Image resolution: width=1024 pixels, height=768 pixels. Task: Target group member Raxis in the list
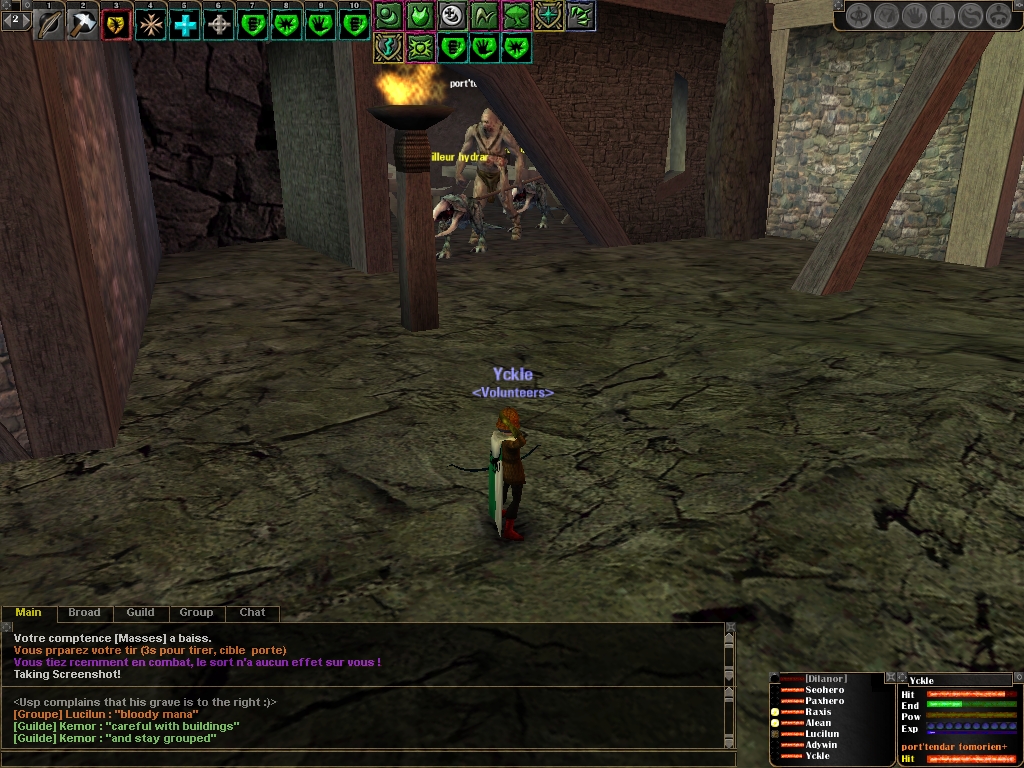coord(818,712)
